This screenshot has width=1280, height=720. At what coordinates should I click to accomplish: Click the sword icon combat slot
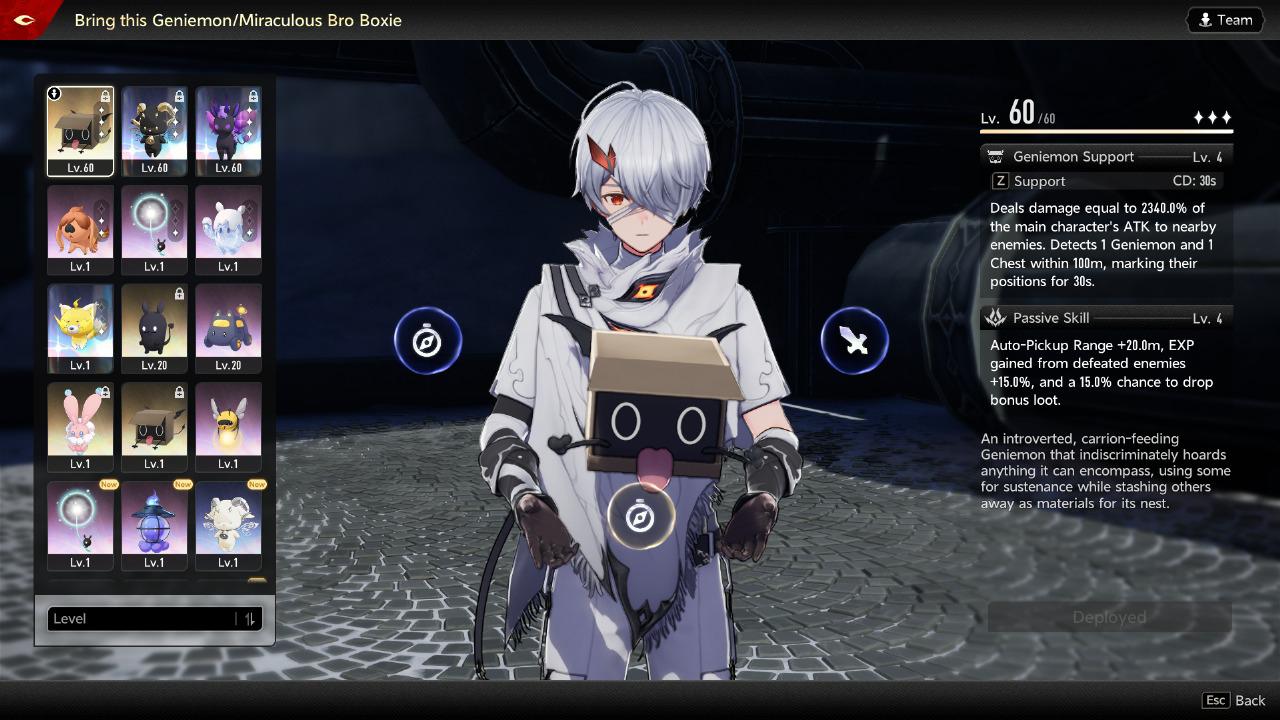[x=854, y=341]
